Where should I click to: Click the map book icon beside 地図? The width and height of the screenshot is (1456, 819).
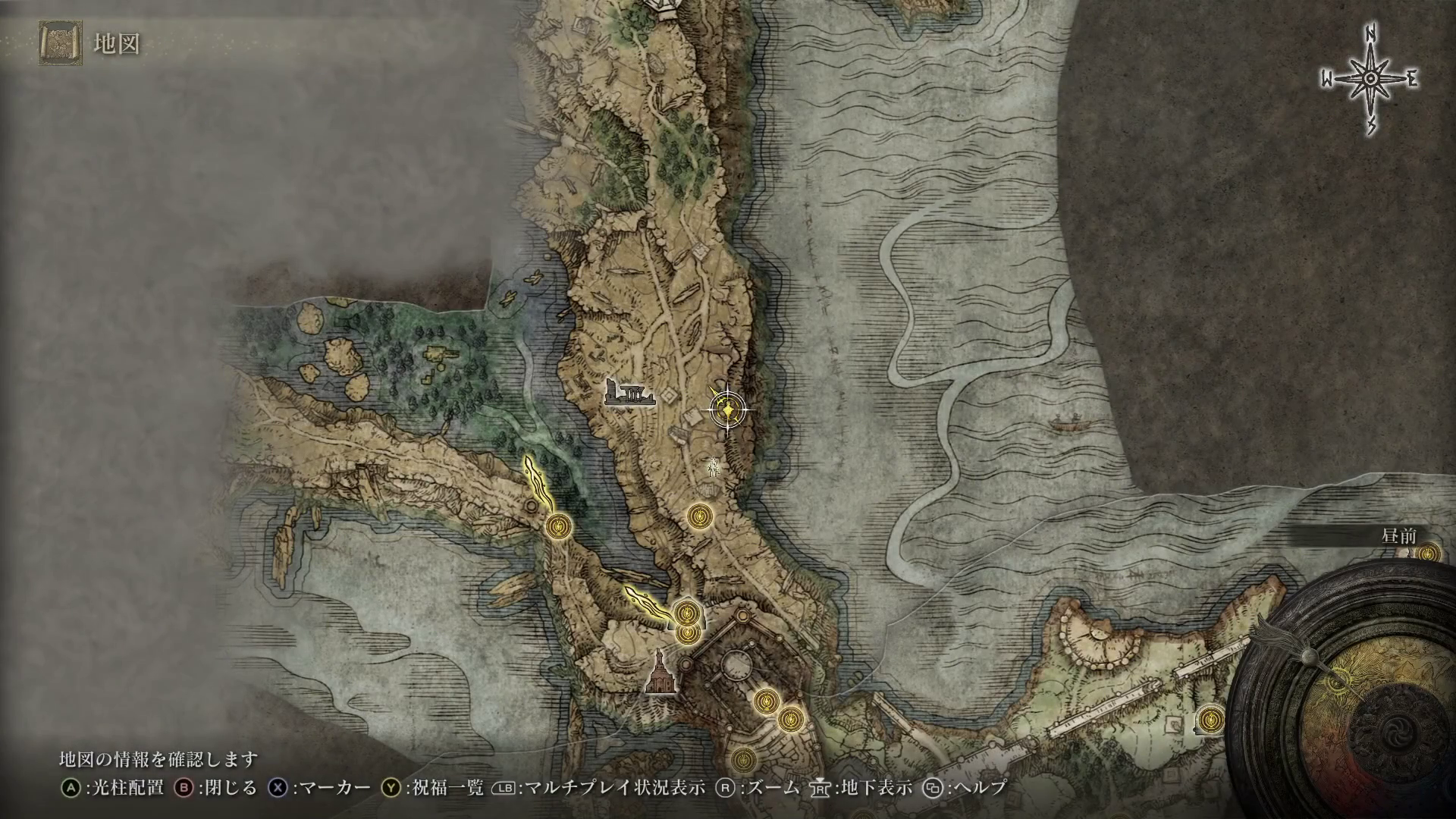pyautogui.click(x=59, y=44)
